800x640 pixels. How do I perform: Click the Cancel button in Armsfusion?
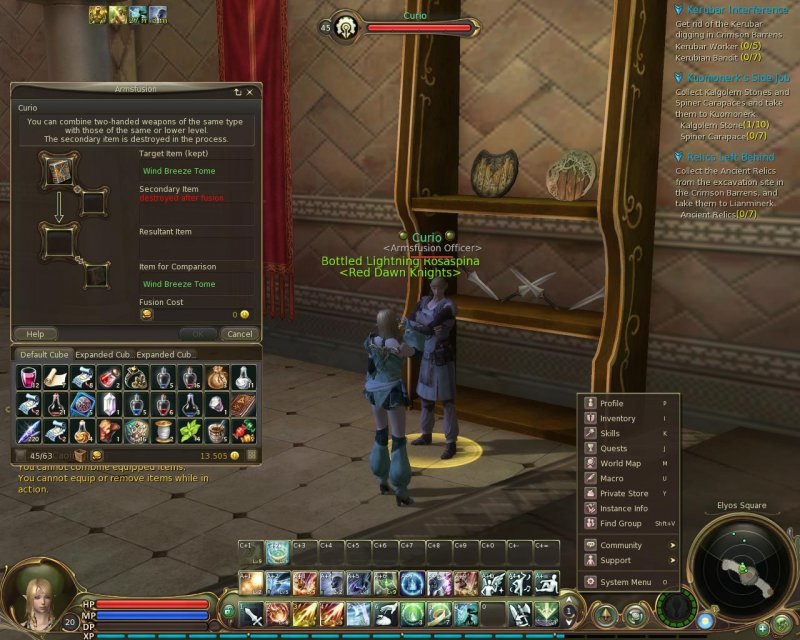tap(239, 334)
